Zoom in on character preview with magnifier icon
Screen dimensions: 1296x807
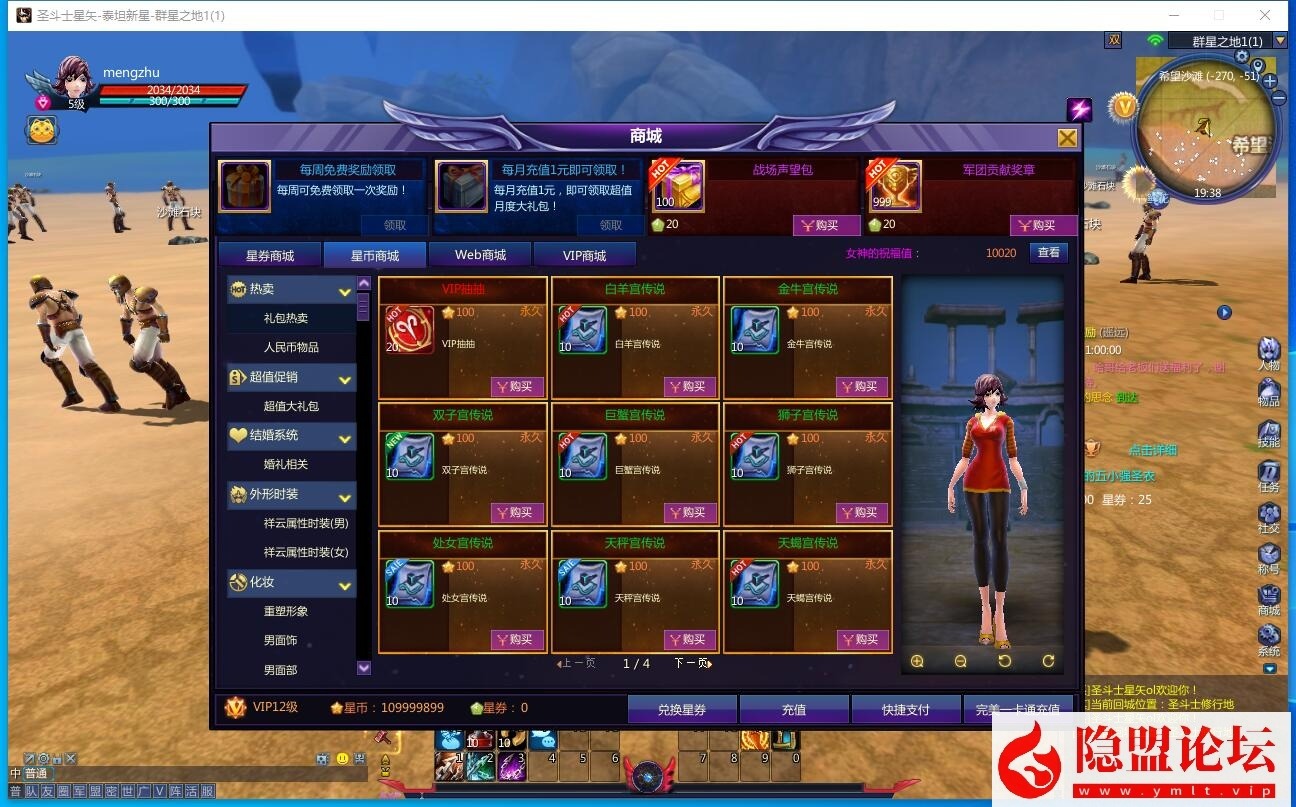(x=917, y=661)
